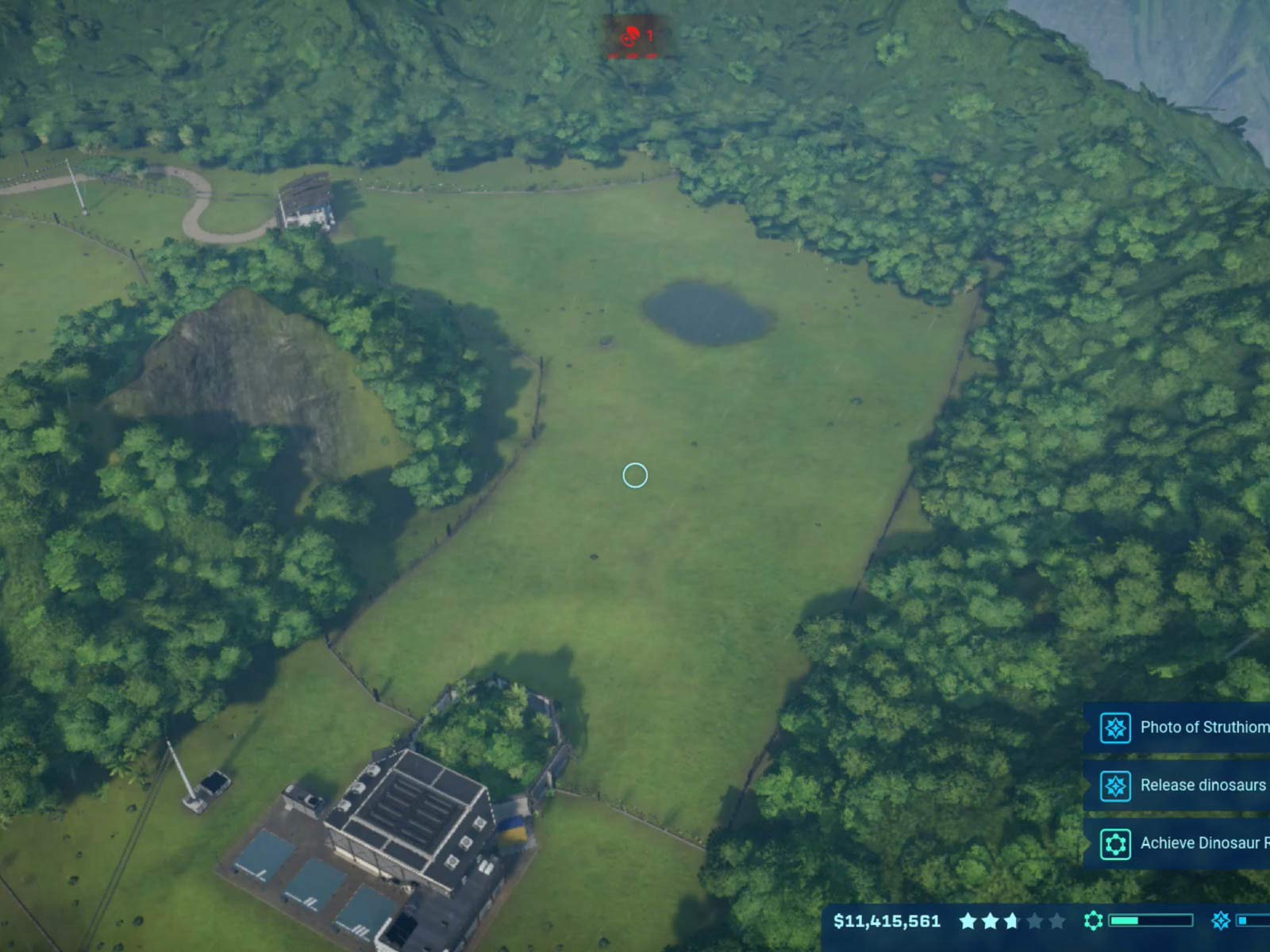Select the blue star icon beside the rightmost progress bar

point(1222,921)
